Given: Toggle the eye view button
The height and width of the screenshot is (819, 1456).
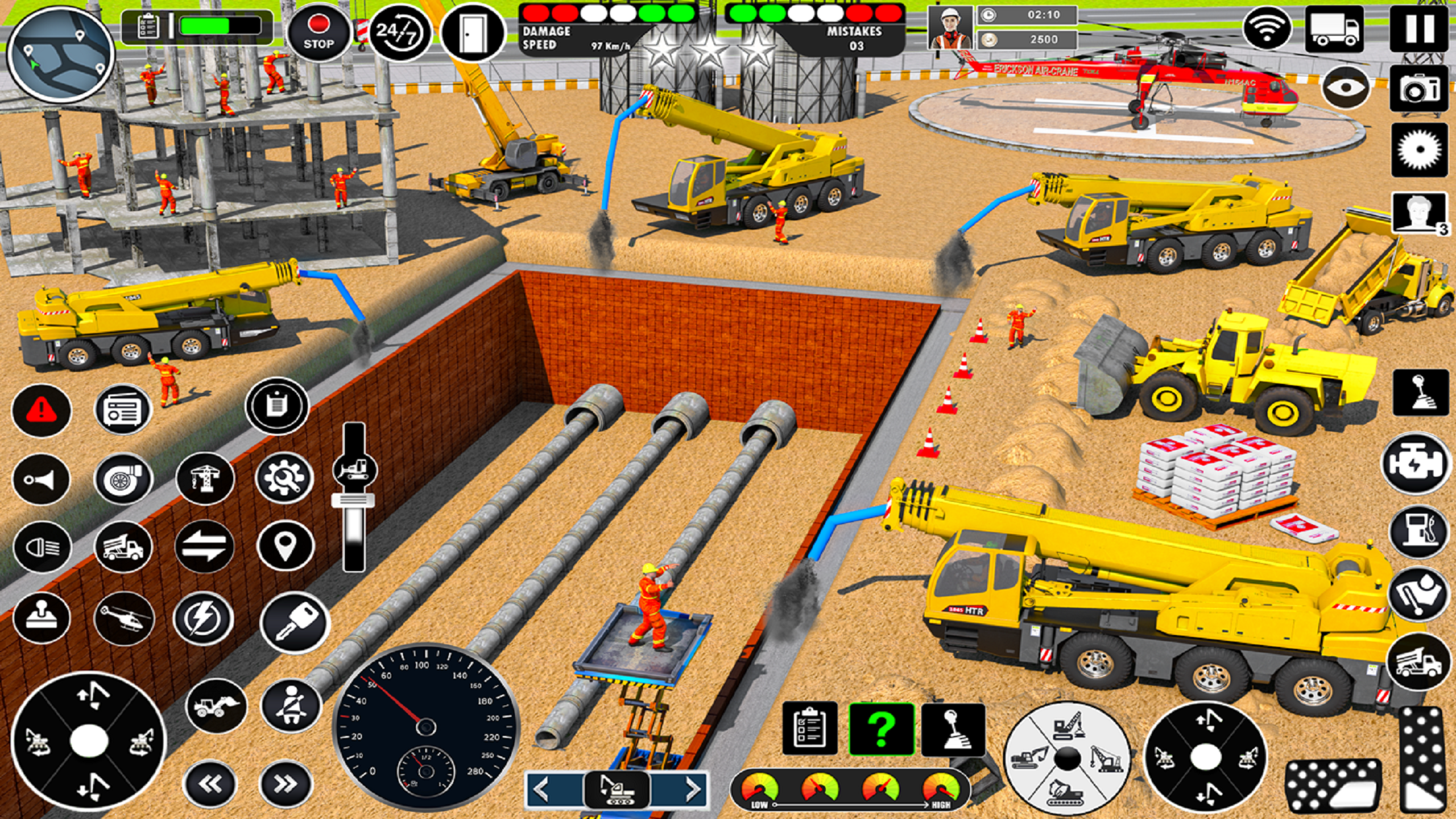Looking at the screenshot, I should 1346,88.
